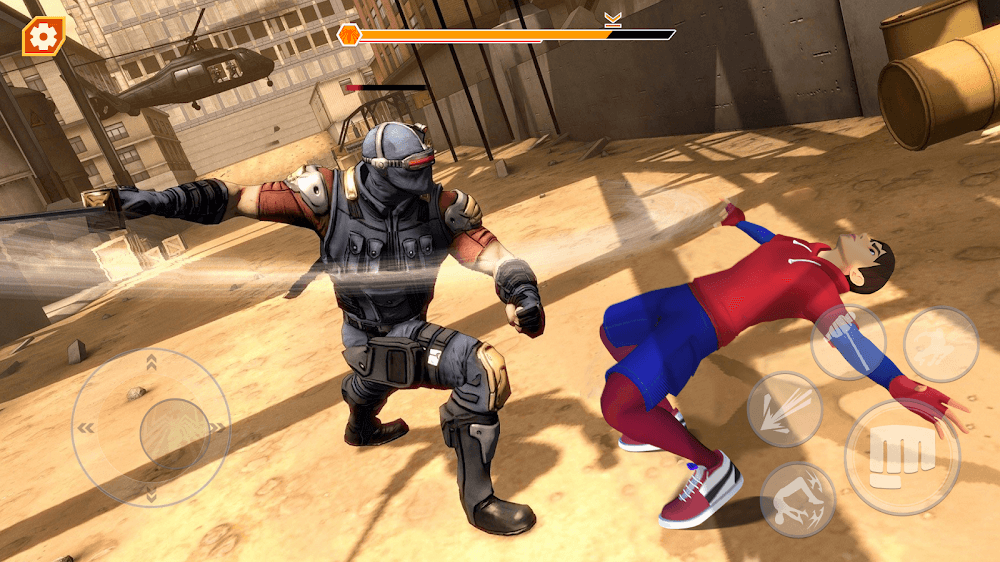This screenshot has height=562, width=1000.
Task: Open the orange gear settings menu
Action: 43,37
